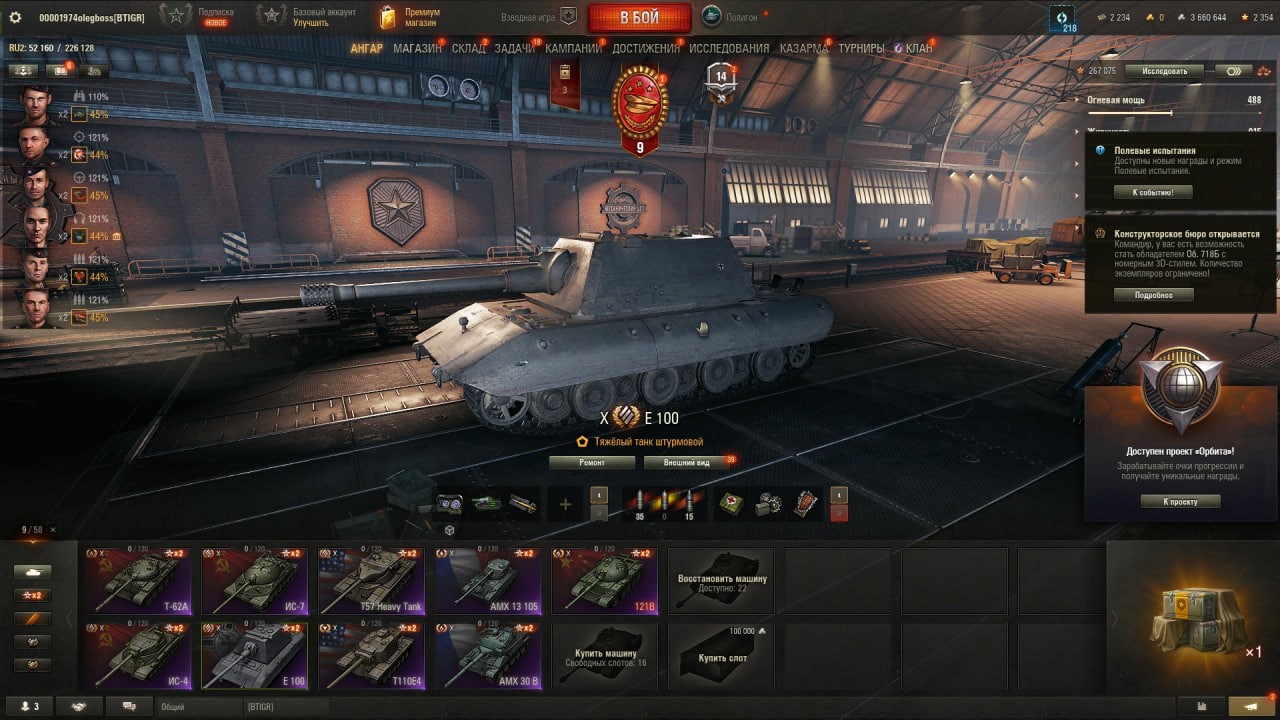Open the К событию! notification button
1280x720 pixels.
tap(1153, 192)
